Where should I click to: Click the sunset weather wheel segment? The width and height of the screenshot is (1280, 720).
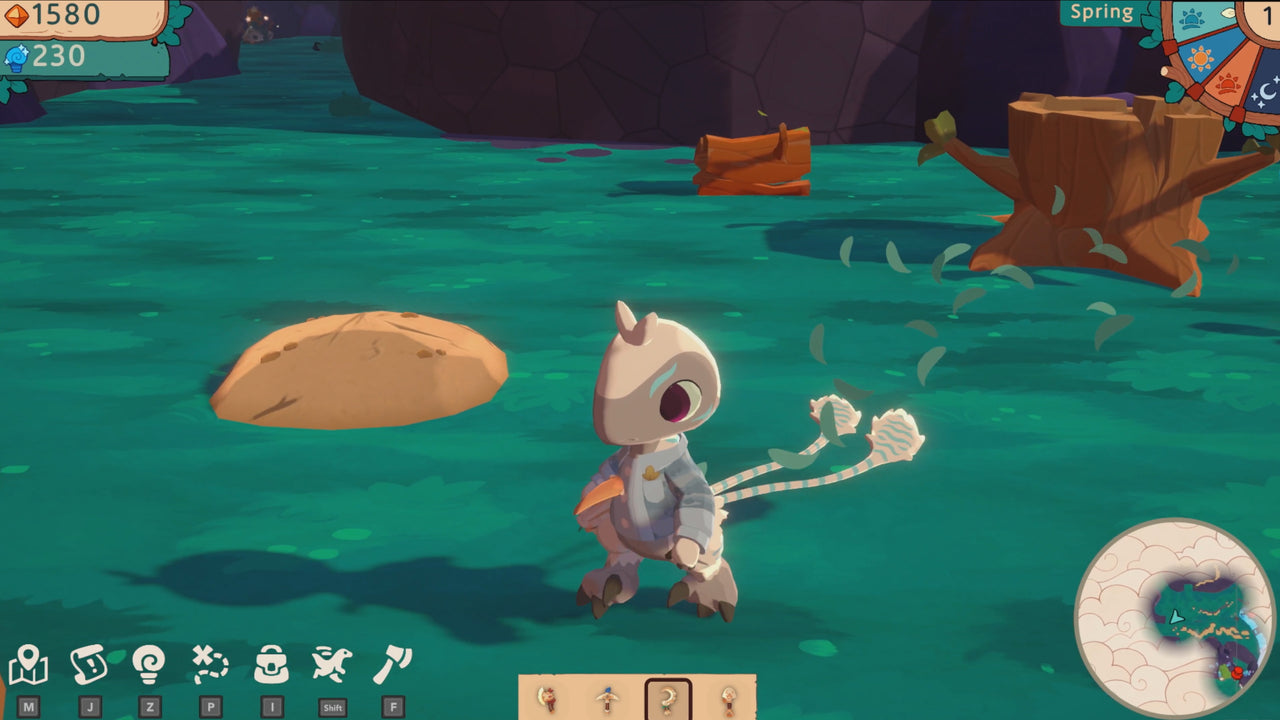(1228, 82)
